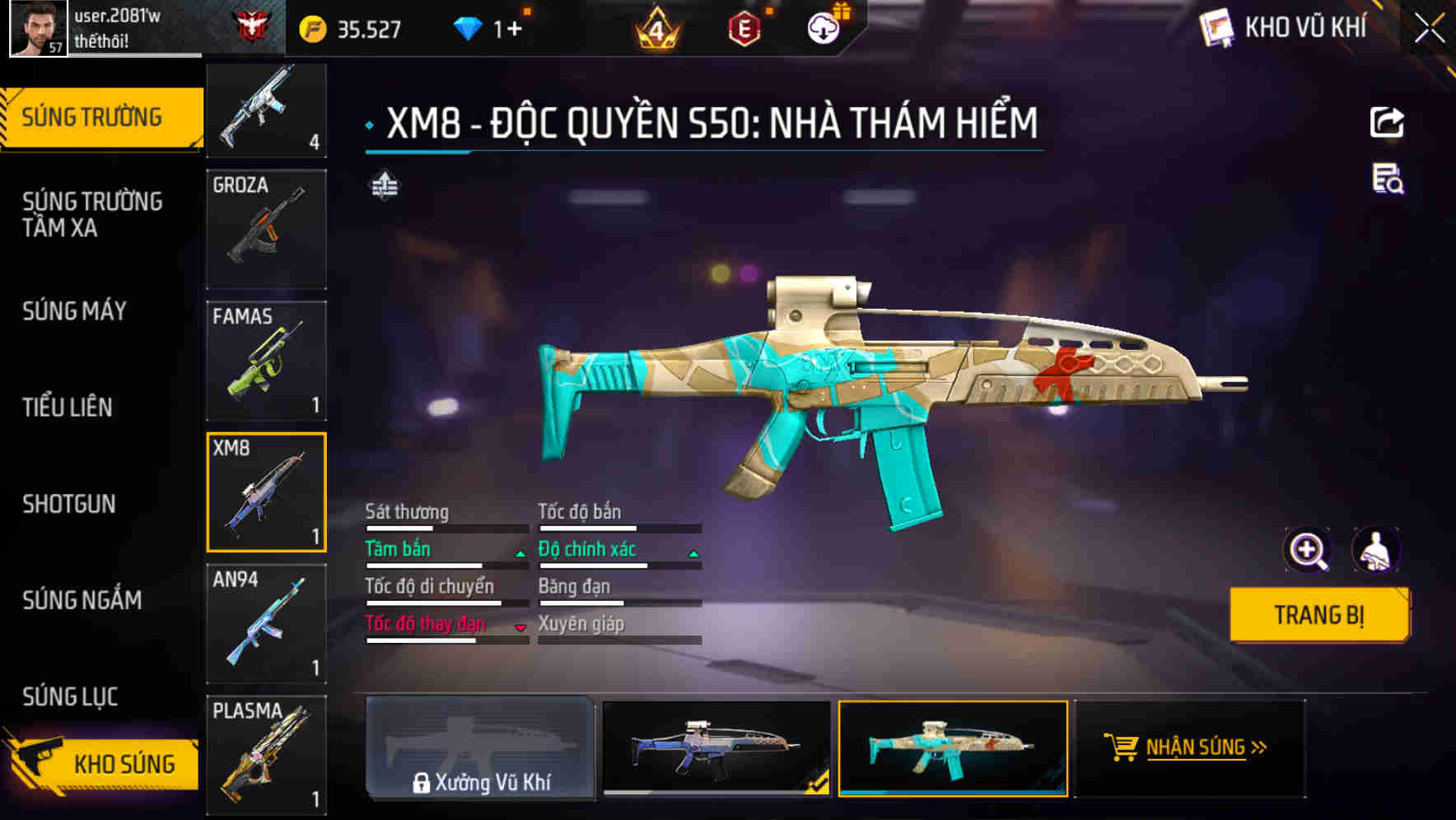The image size is (1456, 820).
Task: Click the red down arrow on Tốc độ thay đạn
Action: click(x=520, y=627)
